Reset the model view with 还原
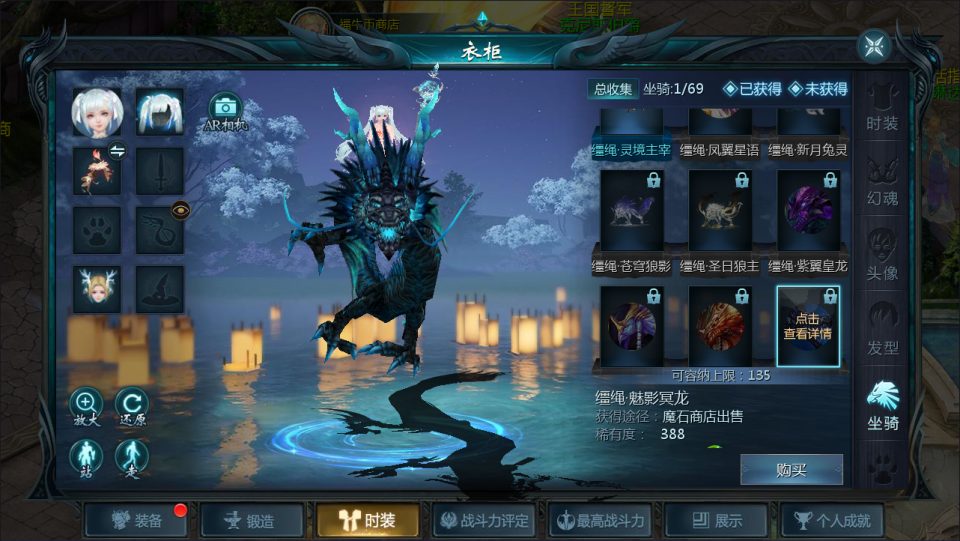 132,405
